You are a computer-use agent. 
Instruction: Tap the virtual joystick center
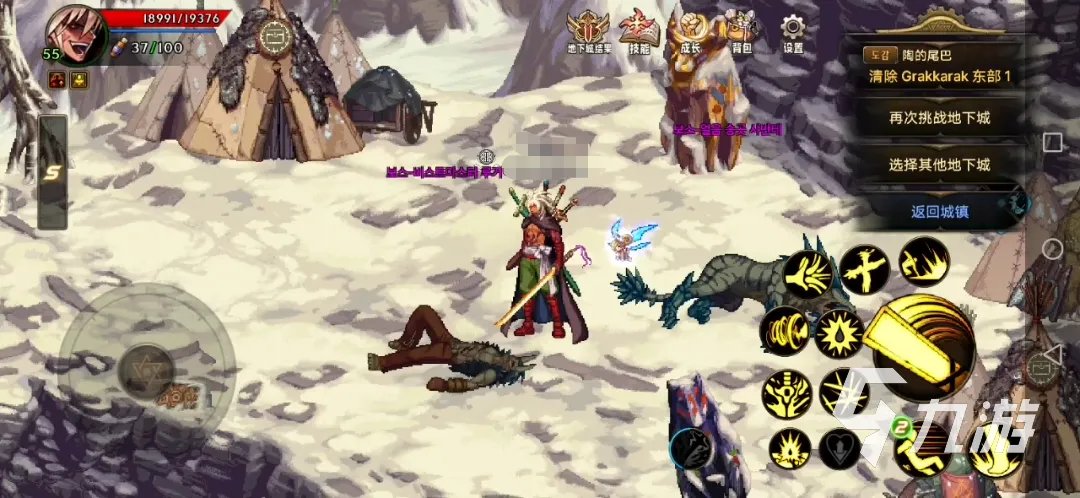pos(146,371)
